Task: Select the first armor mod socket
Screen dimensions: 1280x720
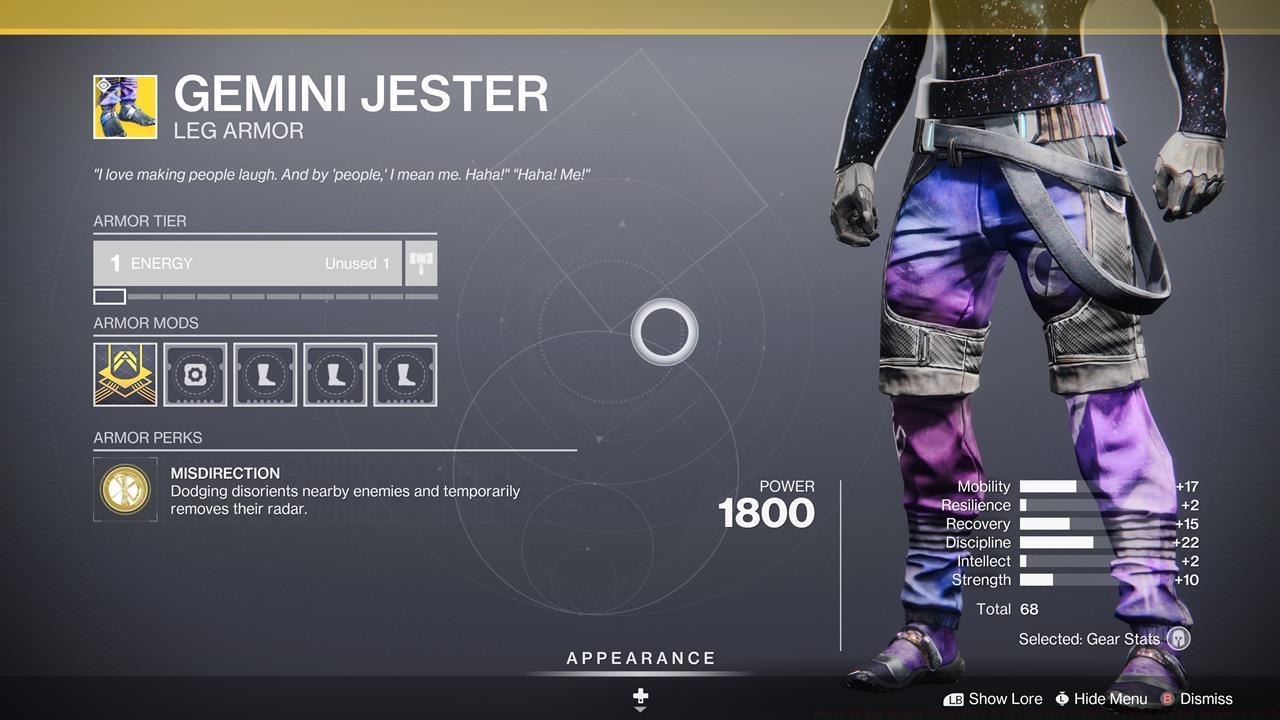Action: 124,374
